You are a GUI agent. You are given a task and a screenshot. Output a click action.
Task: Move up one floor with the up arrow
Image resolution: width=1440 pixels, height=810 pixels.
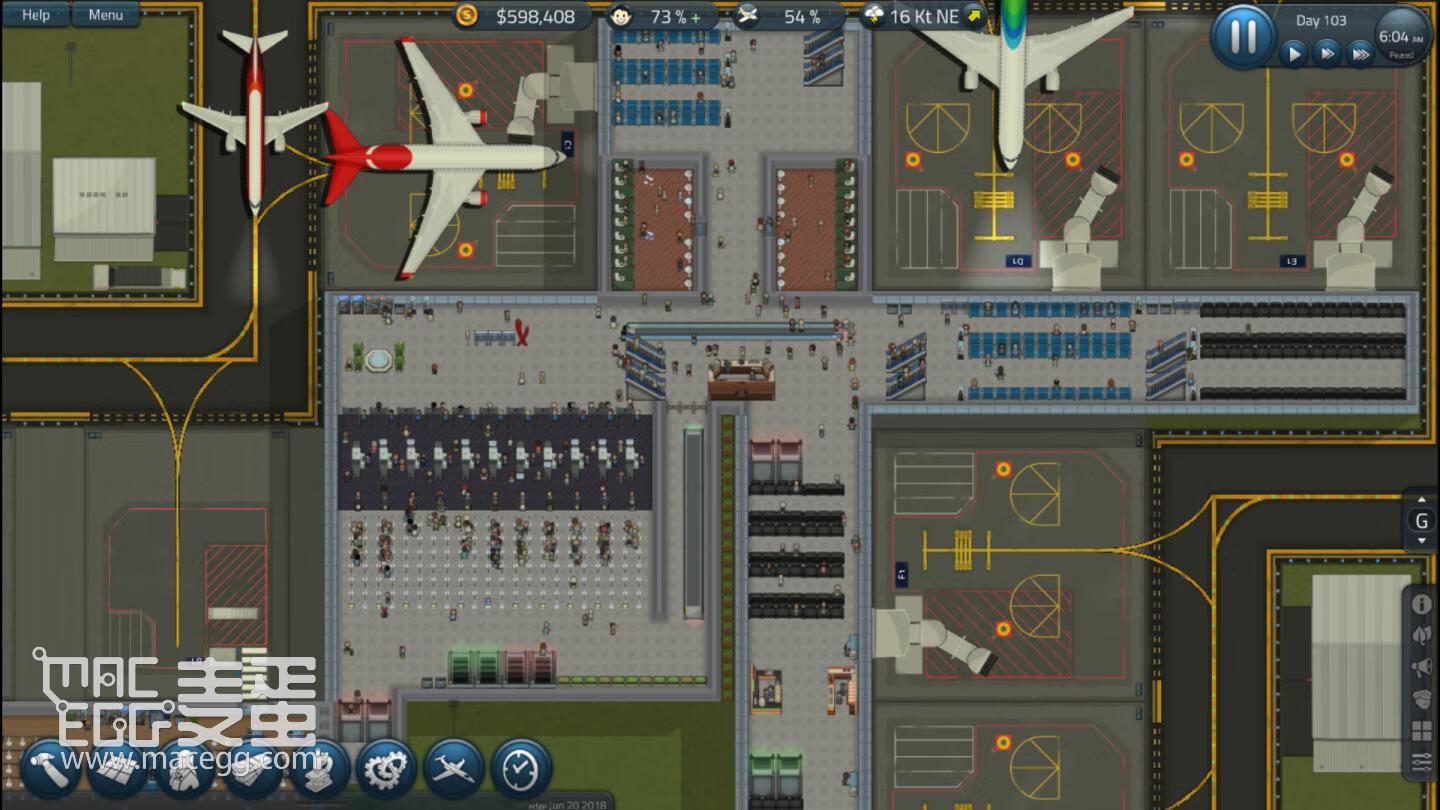pyautogui.click(x=1421, y=500)
